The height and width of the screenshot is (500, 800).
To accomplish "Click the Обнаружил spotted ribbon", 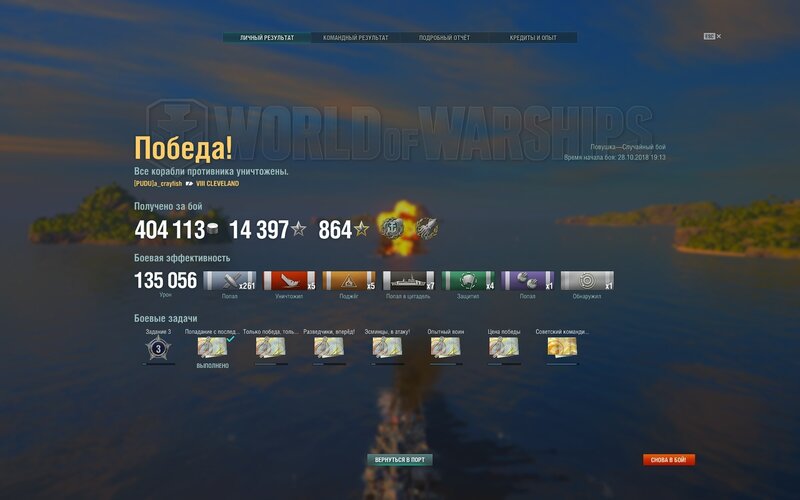I will [587, 281].
